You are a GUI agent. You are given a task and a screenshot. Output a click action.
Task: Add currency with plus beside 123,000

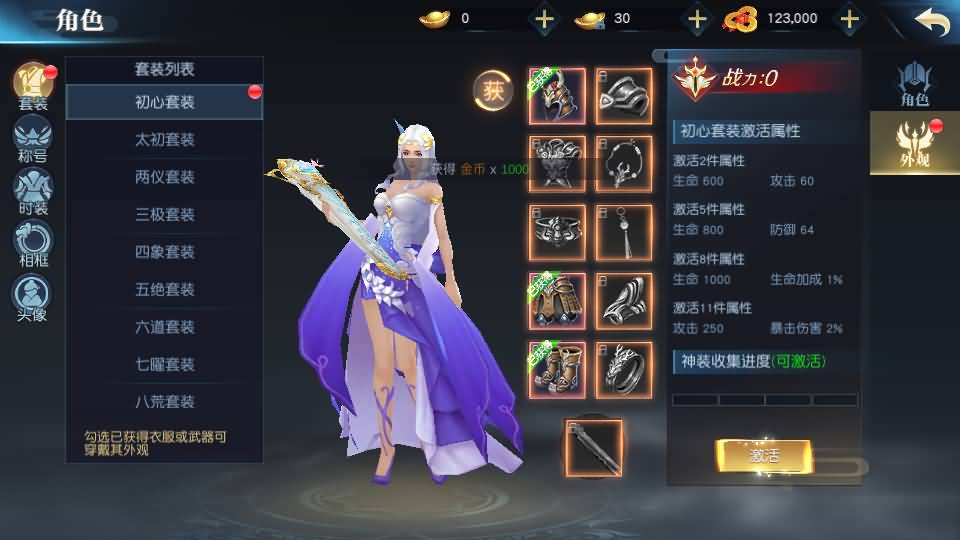tap(849, 18)
